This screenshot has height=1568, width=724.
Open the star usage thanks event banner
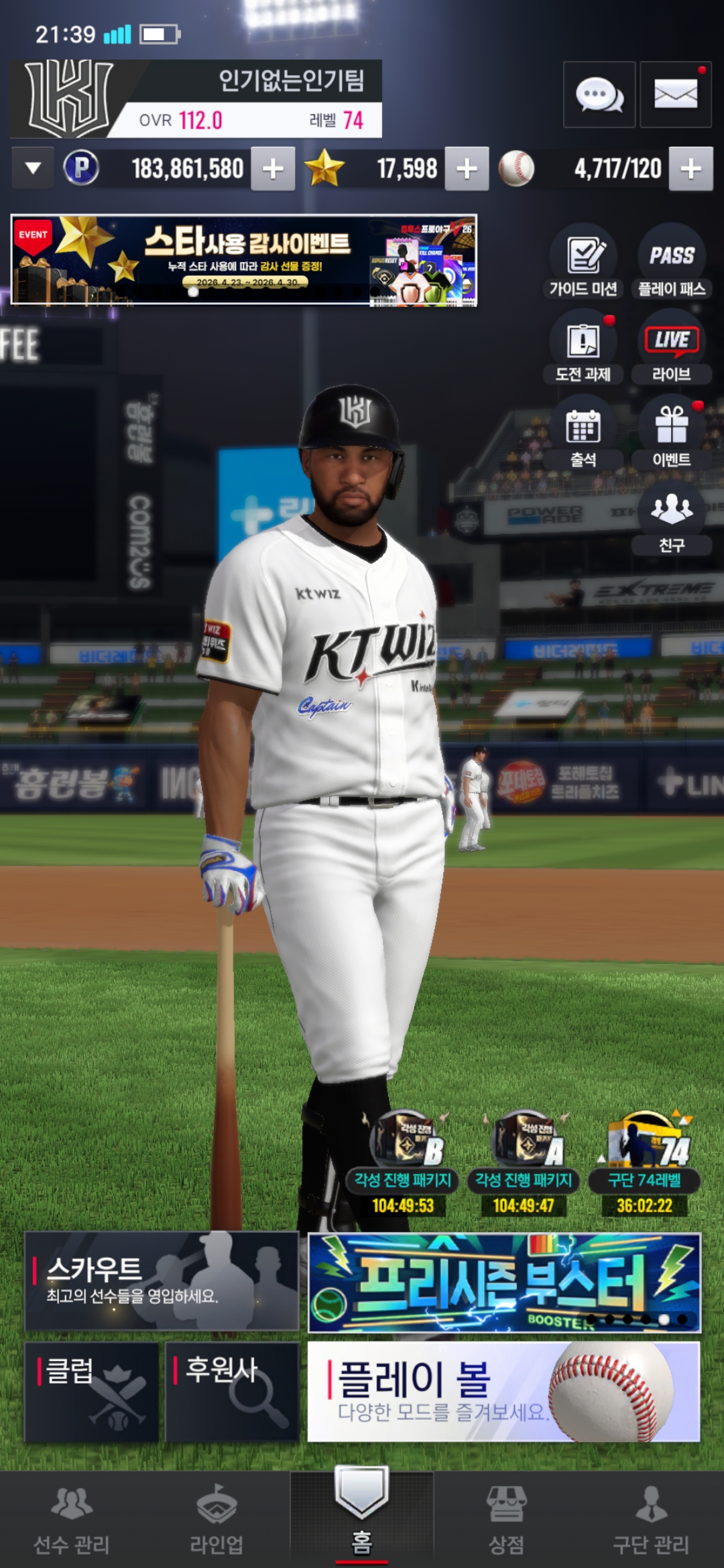(244, 260)
